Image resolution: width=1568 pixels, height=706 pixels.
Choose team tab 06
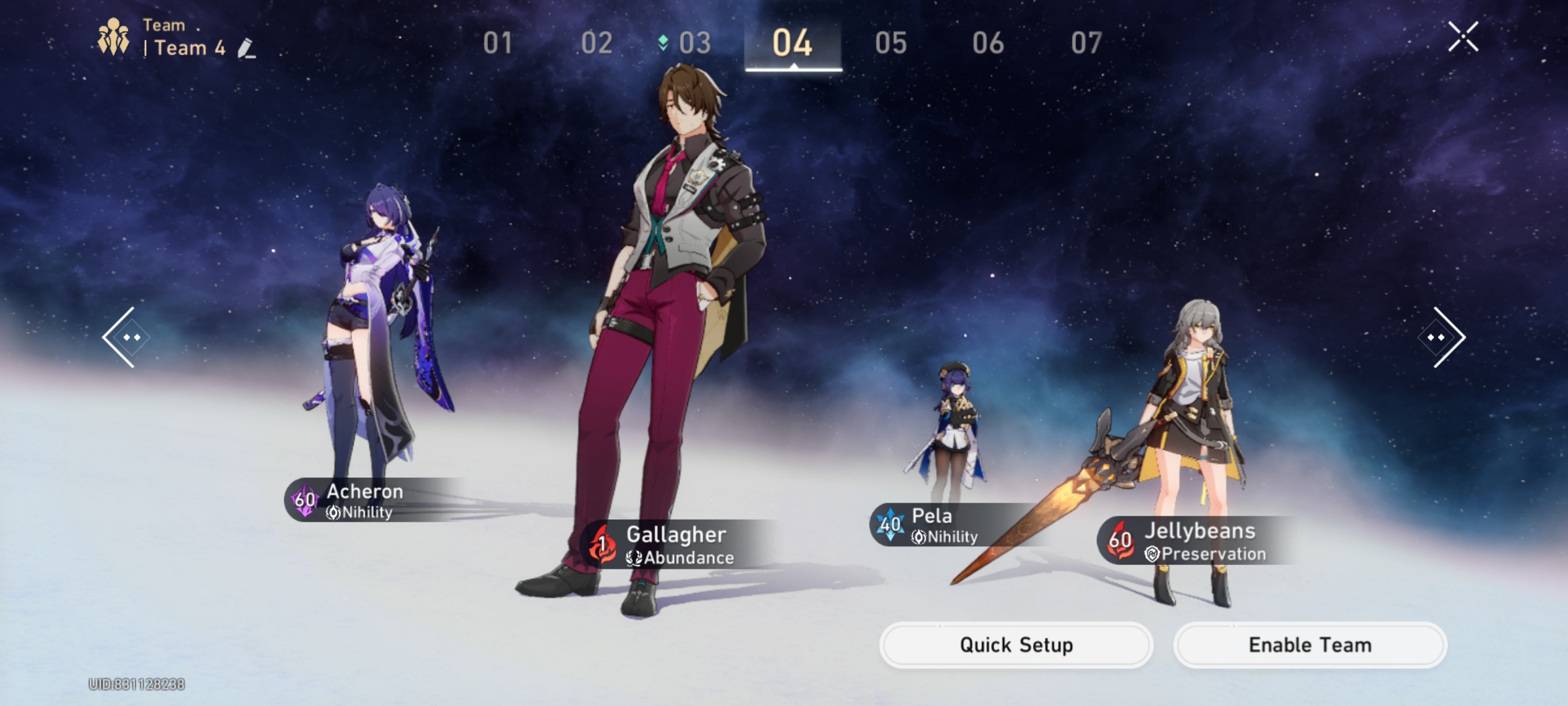988,43
